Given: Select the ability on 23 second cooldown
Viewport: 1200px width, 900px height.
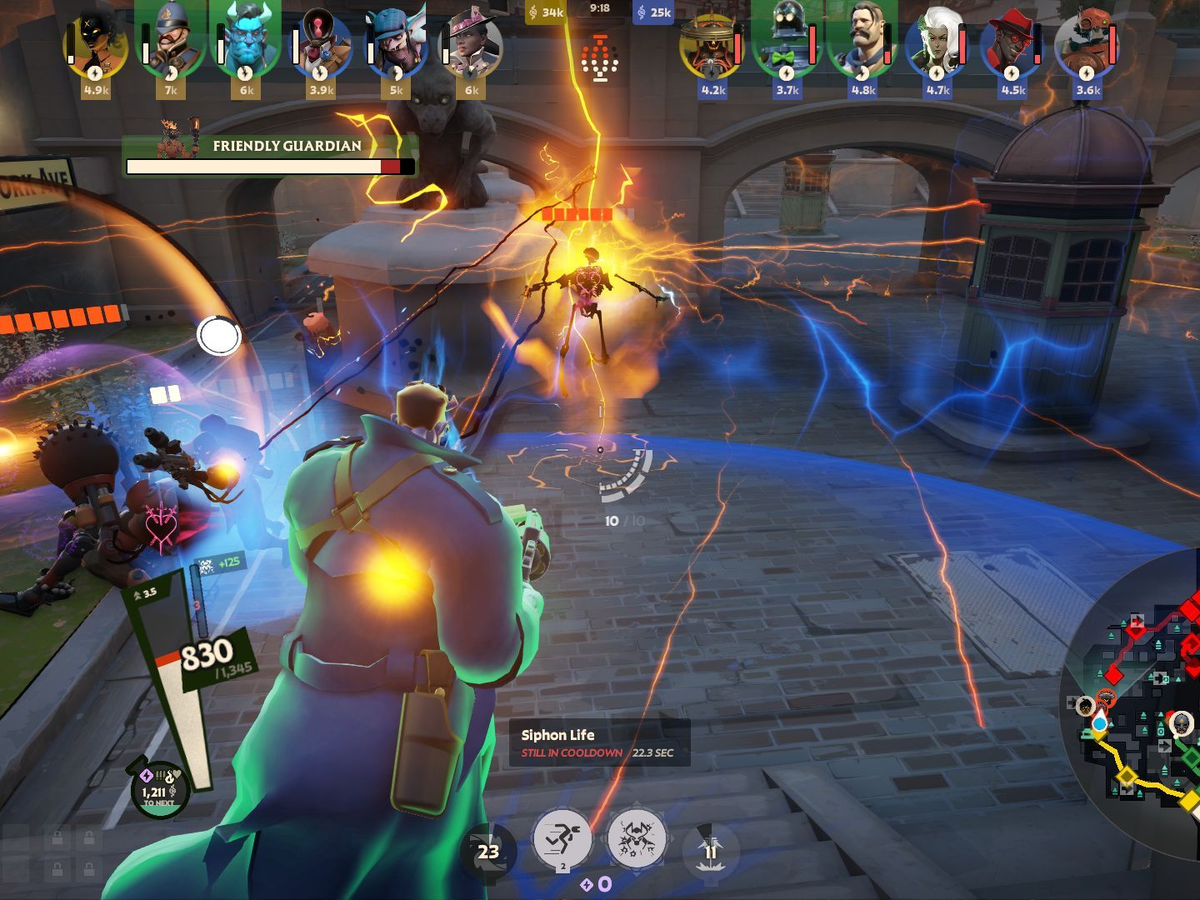Looking at the screenshot, I should point(488,852).
